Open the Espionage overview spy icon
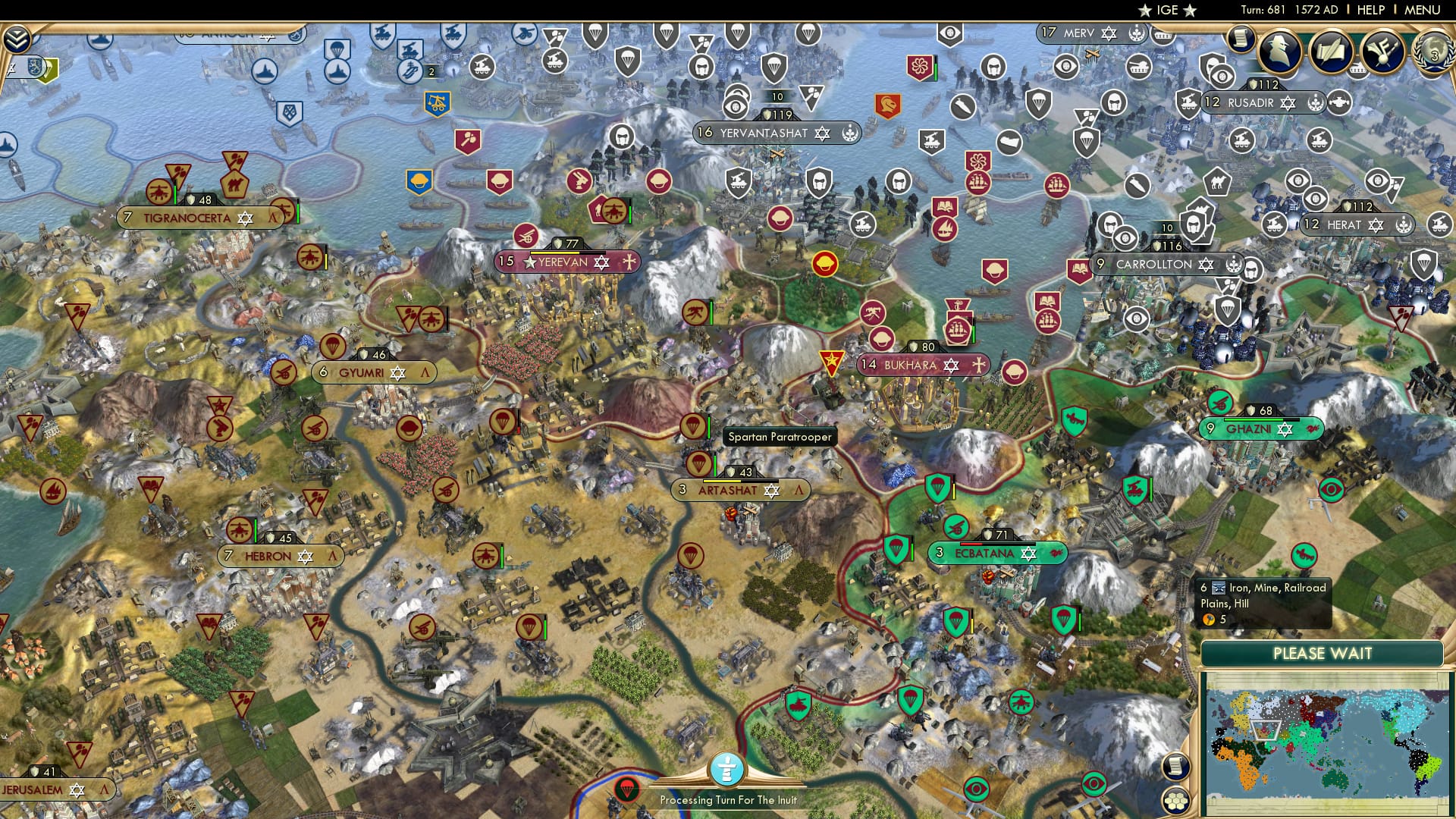This screenshot has height=819, width=1456. coord(1279,50)
